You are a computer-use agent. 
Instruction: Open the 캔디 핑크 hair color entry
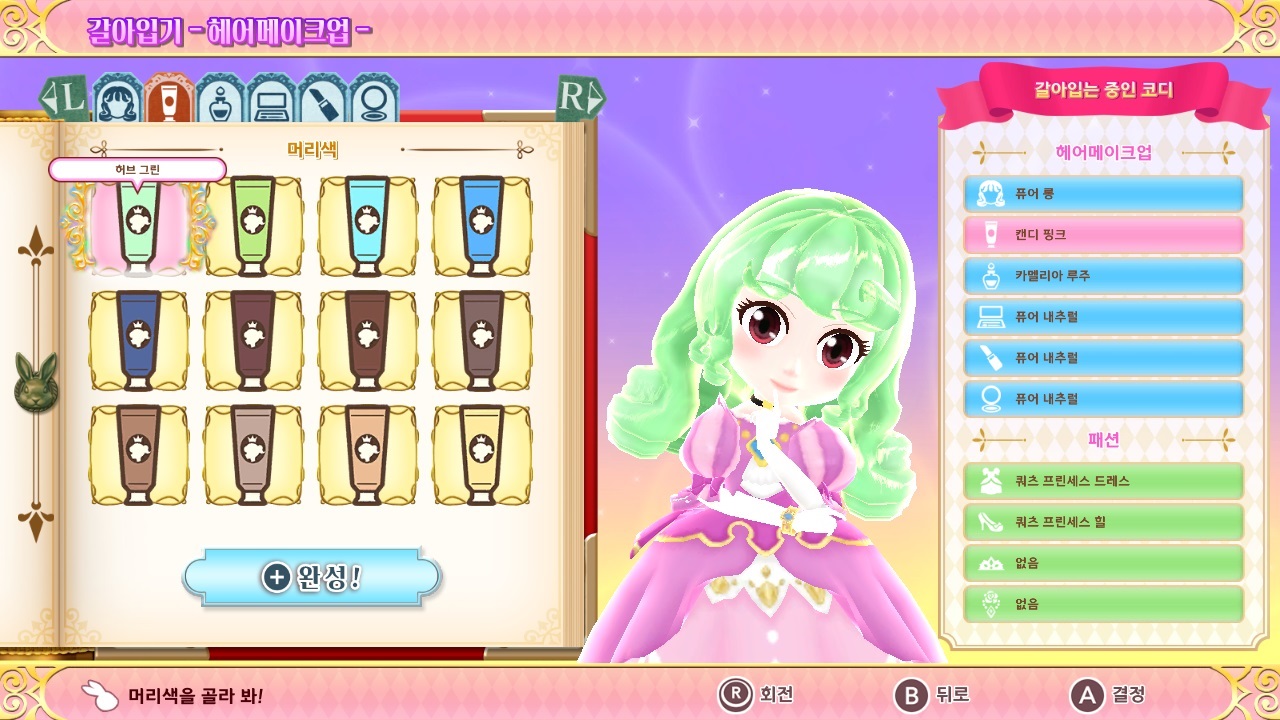pos(1103,234)
